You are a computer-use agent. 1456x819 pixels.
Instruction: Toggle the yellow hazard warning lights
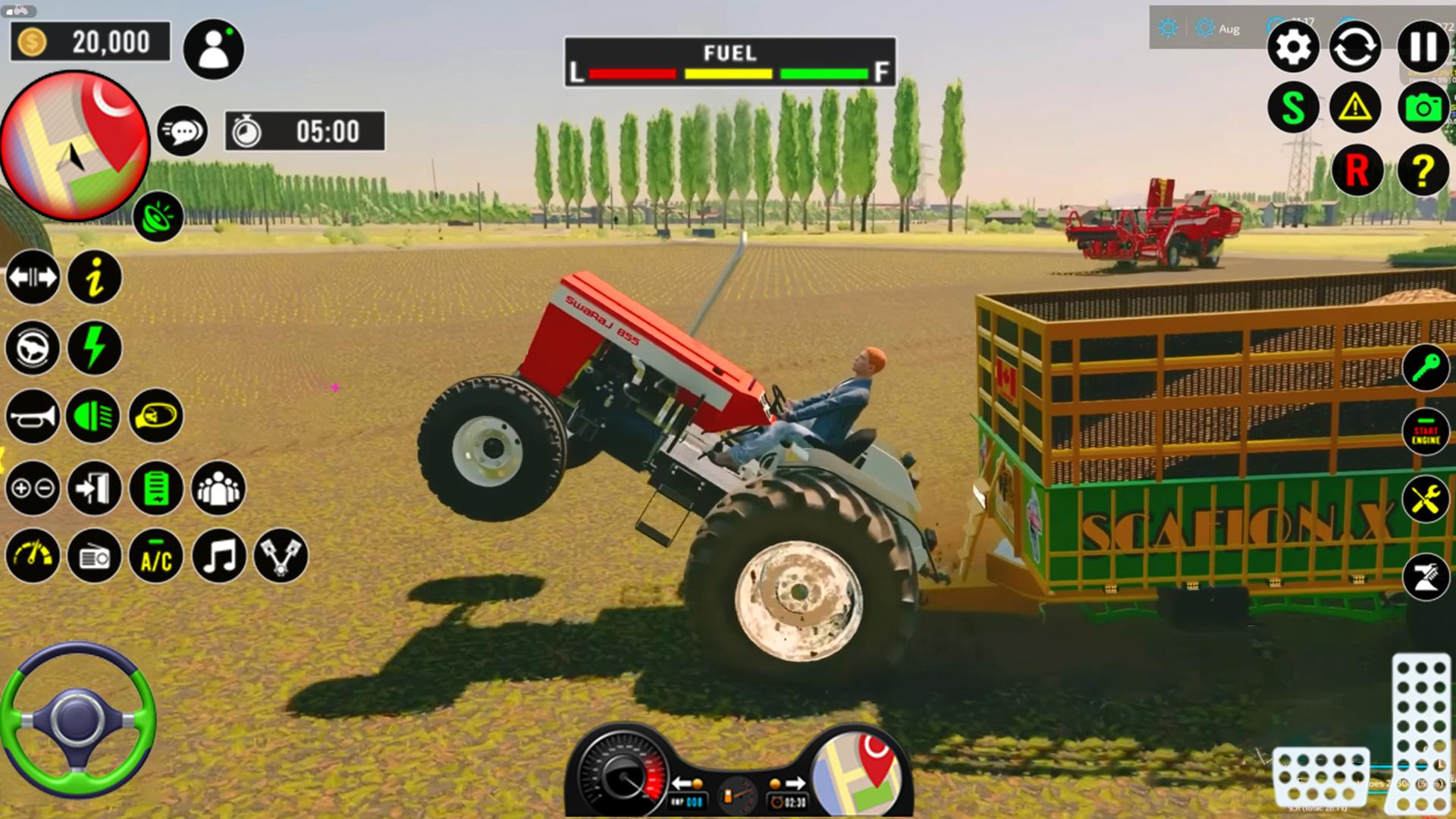pyautogui.click(x=1355, y=108)
